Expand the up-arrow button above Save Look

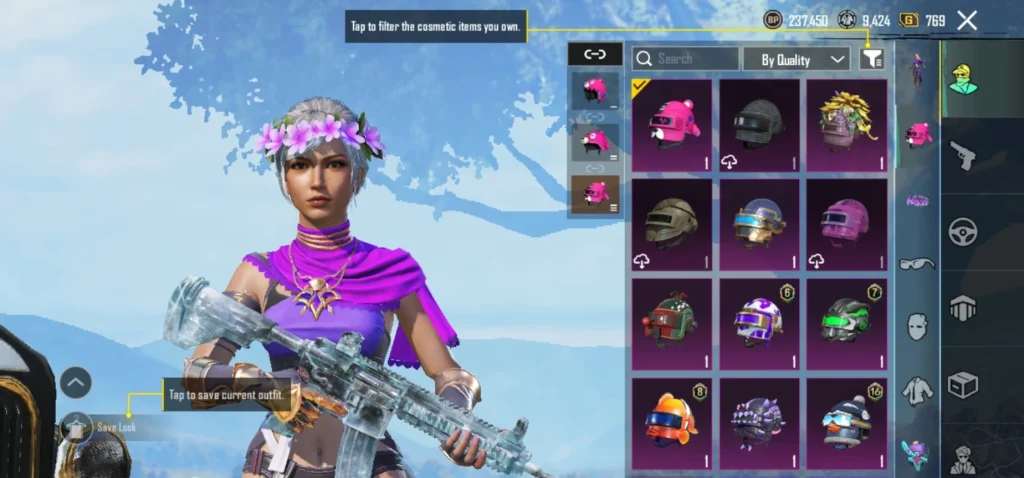click(76, 381)
